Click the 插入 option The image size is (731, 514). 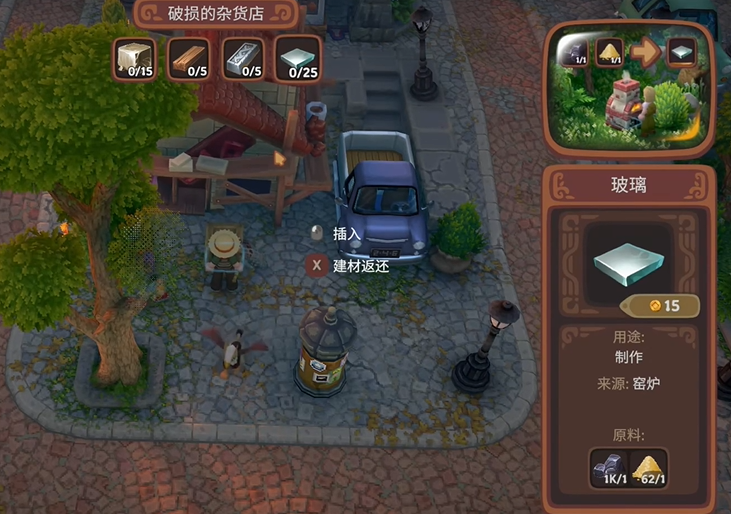pyautogui.click(x=346, y=234)
